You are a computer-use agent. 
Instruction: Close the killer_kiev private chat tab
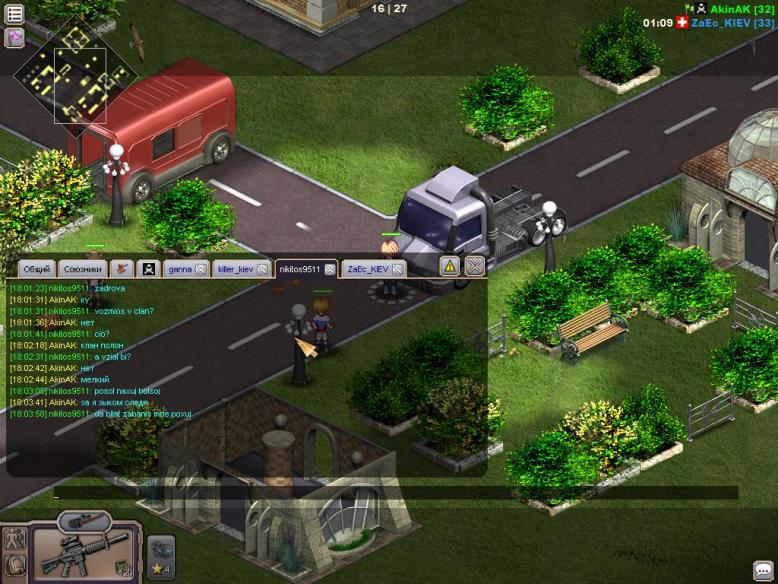point(262,269)
